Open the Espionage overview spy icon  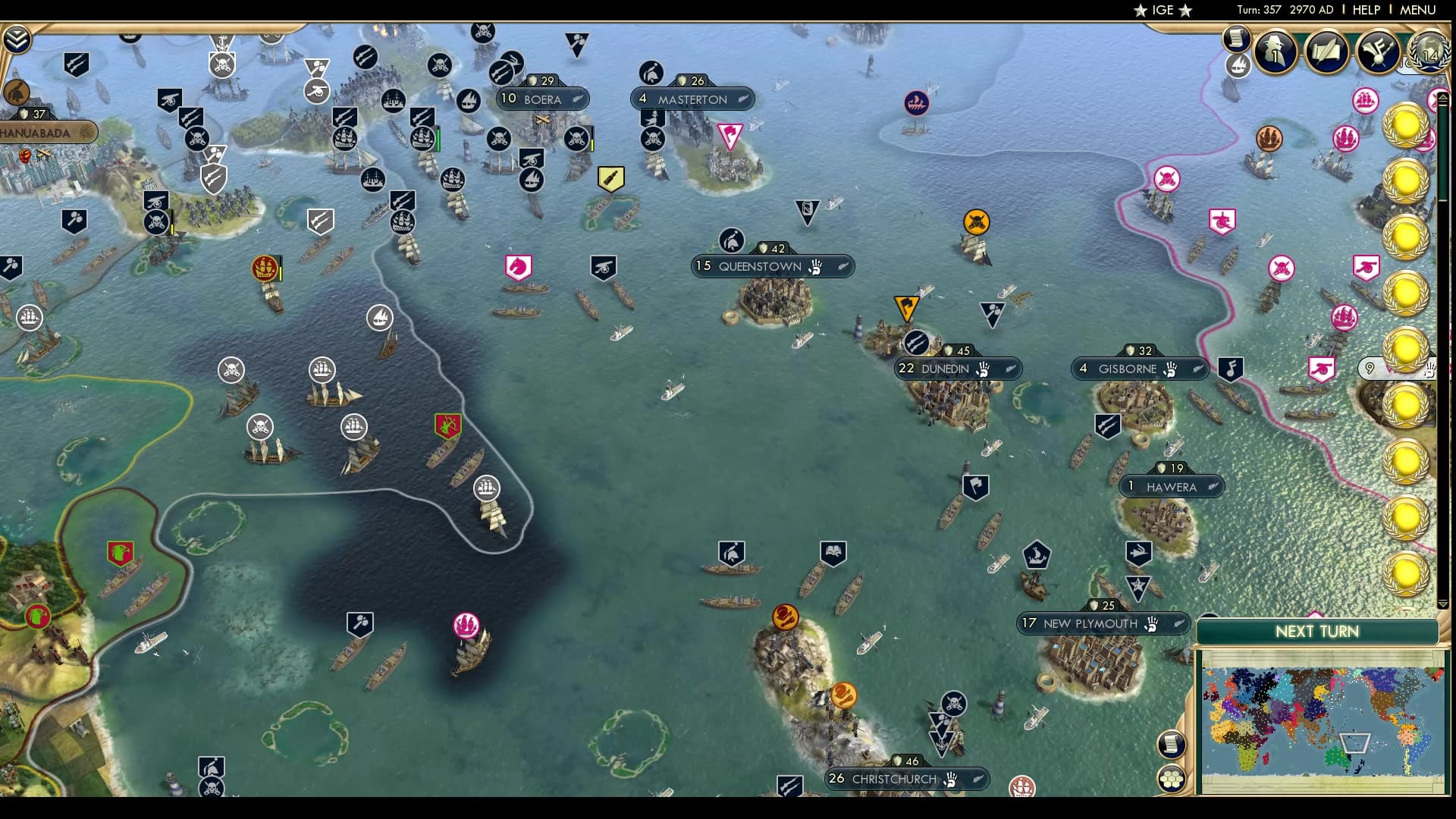(x=1274, y=52)
